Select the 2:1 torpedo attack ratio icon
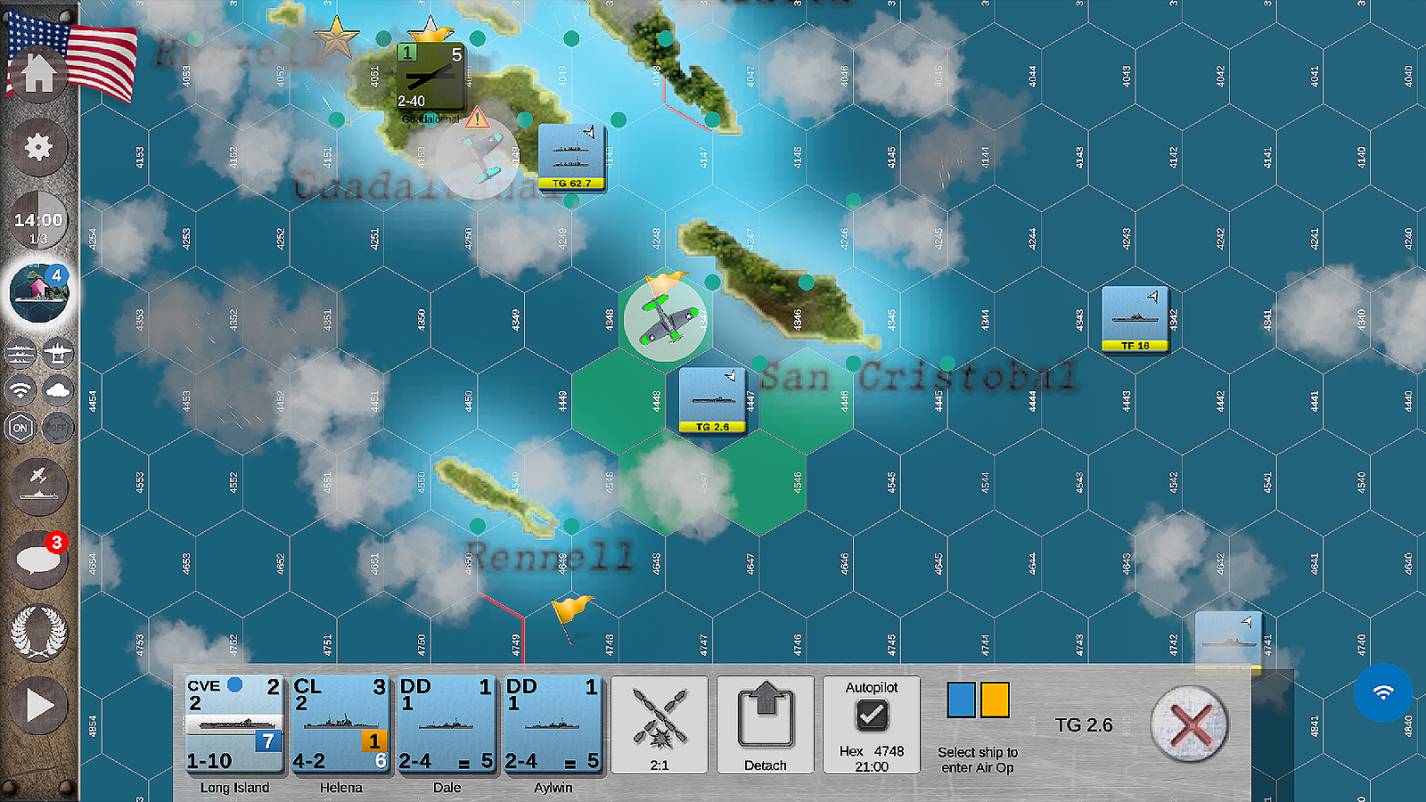This screenshot has height=802, width=1426. tap(658, 724)
